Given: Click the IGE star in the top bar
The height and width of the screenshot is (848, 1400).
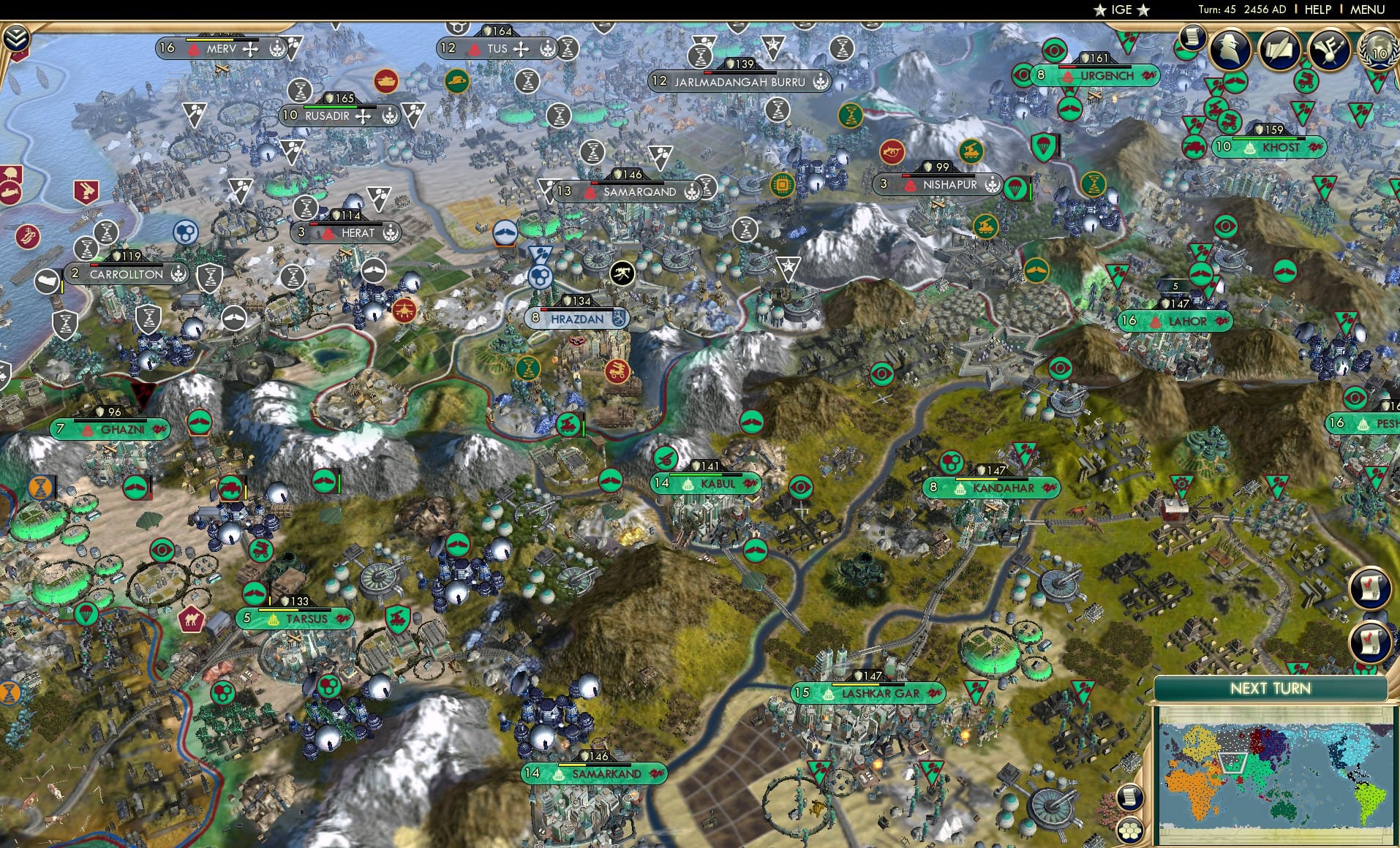Looking at the screenshot, I should coord(1100,10).
